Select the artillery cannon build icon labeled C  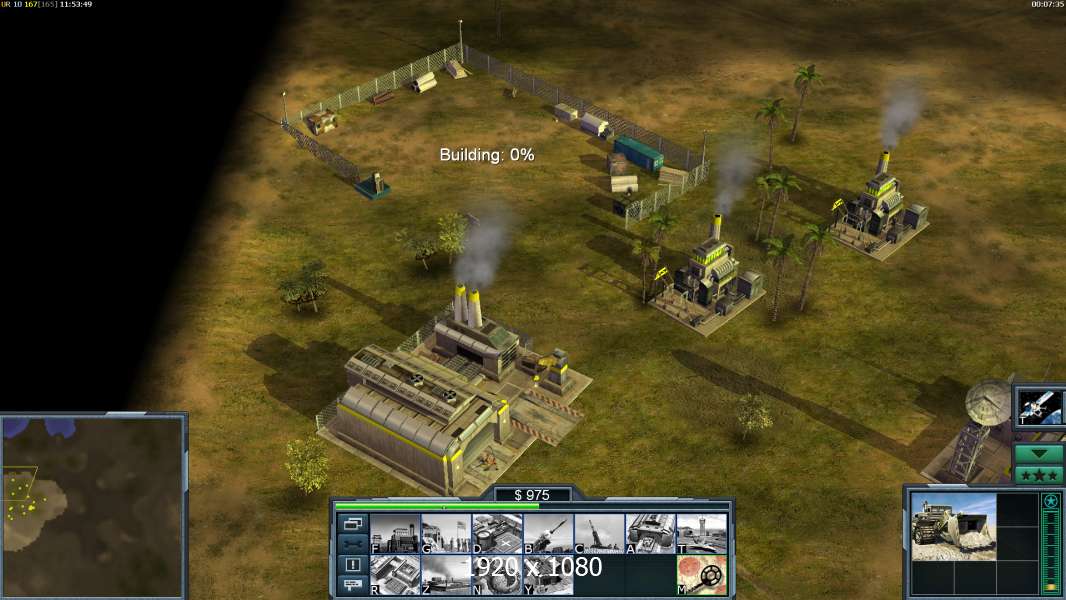click(598, 534)
